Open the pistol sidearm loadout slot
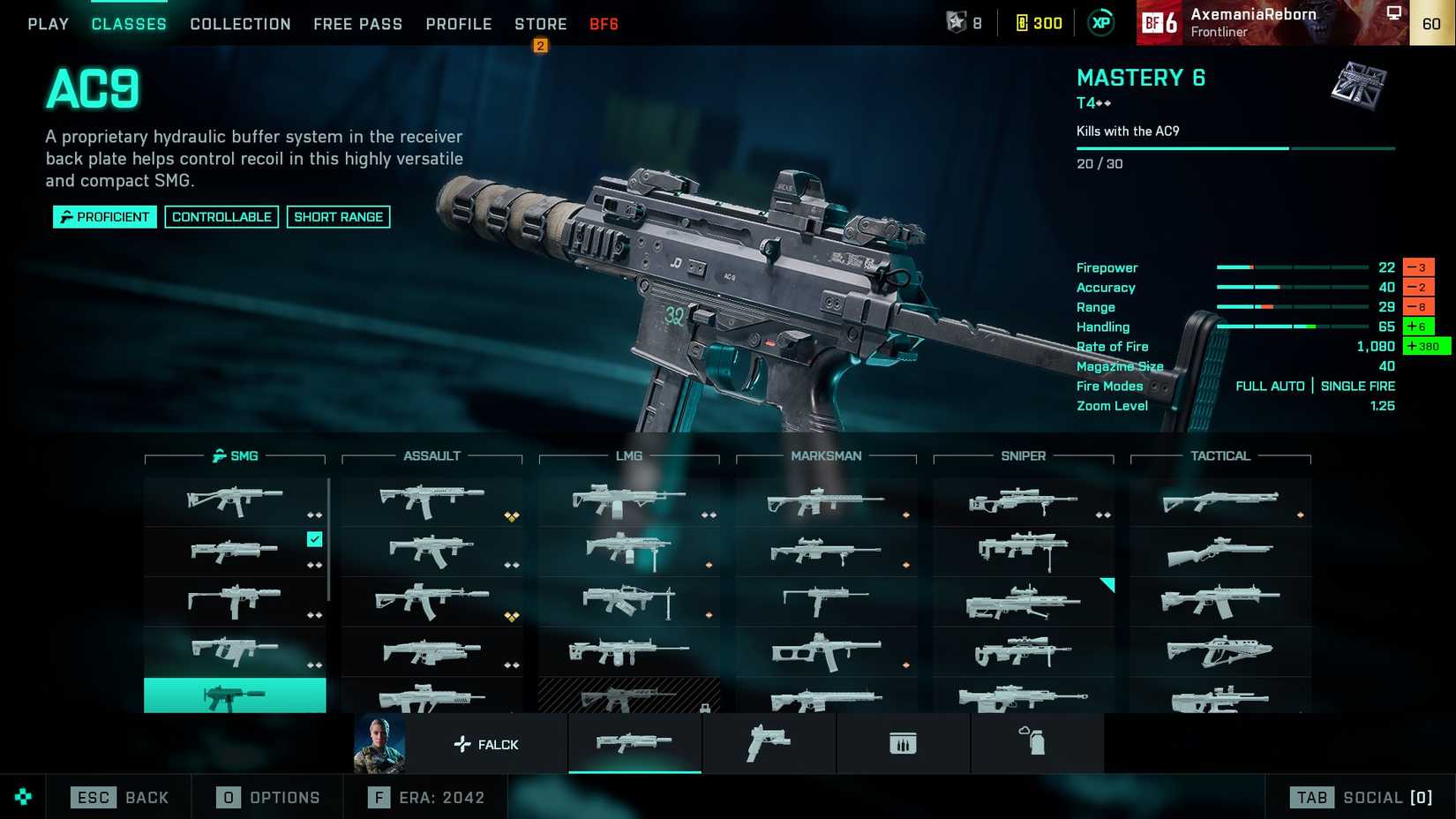Image resolution: width=1456 pixels, height=819 pixels. (x=769, y=743)
